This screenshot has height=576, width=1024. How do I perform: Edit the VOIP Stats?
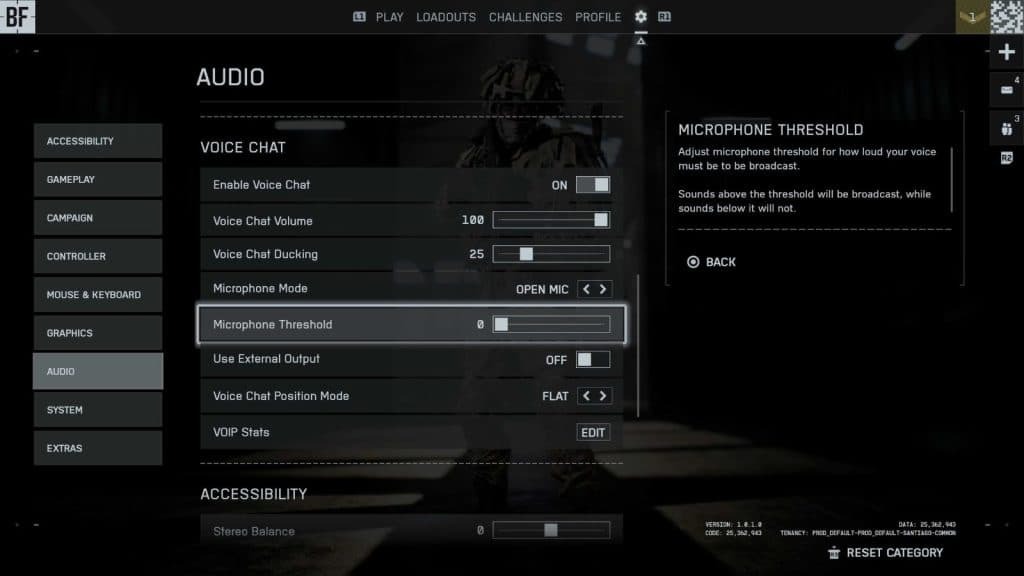click(593, 433)
